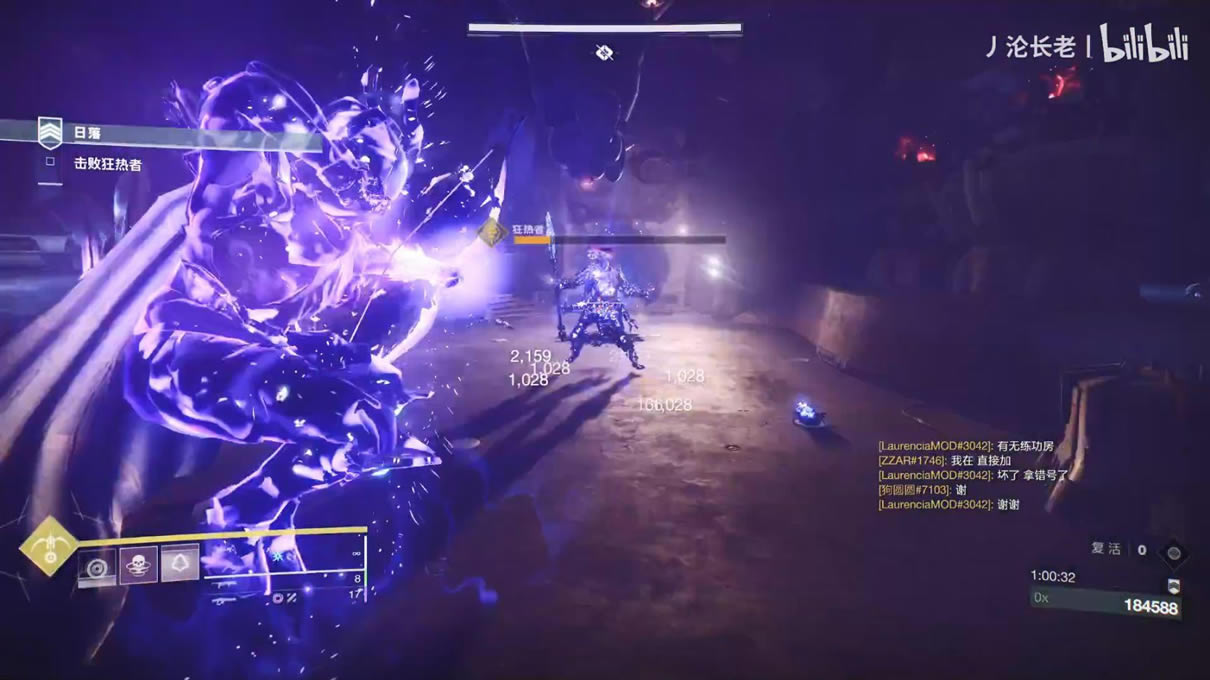Viewport: 1210px width, 680px height.
Task: Use the skull melee ability icon
Action: [138, 567]
